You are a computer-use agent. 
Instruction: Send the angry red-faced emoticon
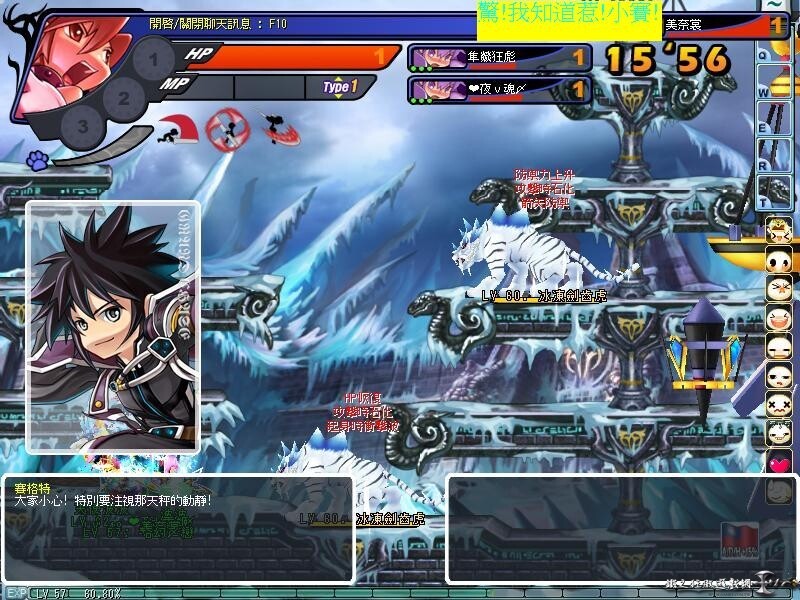point(779,290)
